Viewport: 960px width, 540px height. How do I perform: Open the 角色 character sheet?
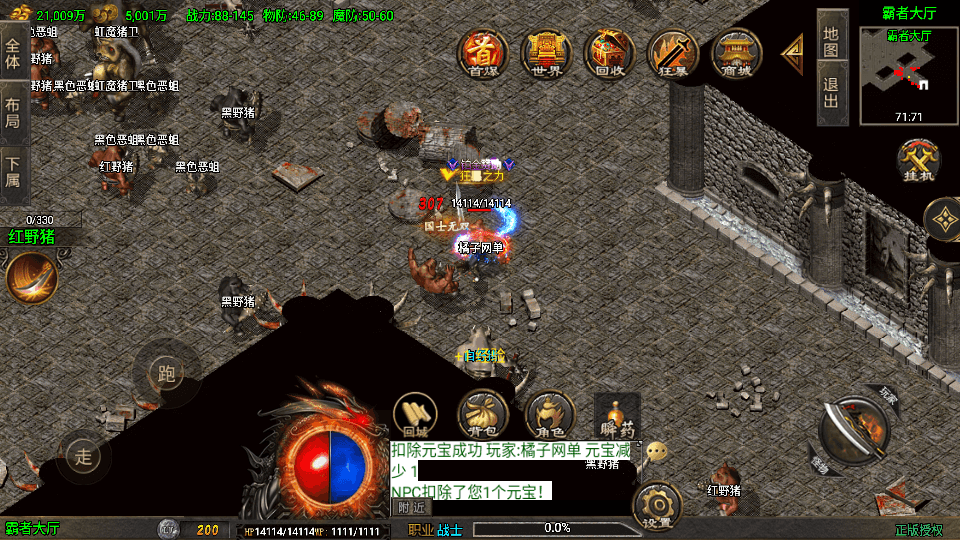click(548, 412)
